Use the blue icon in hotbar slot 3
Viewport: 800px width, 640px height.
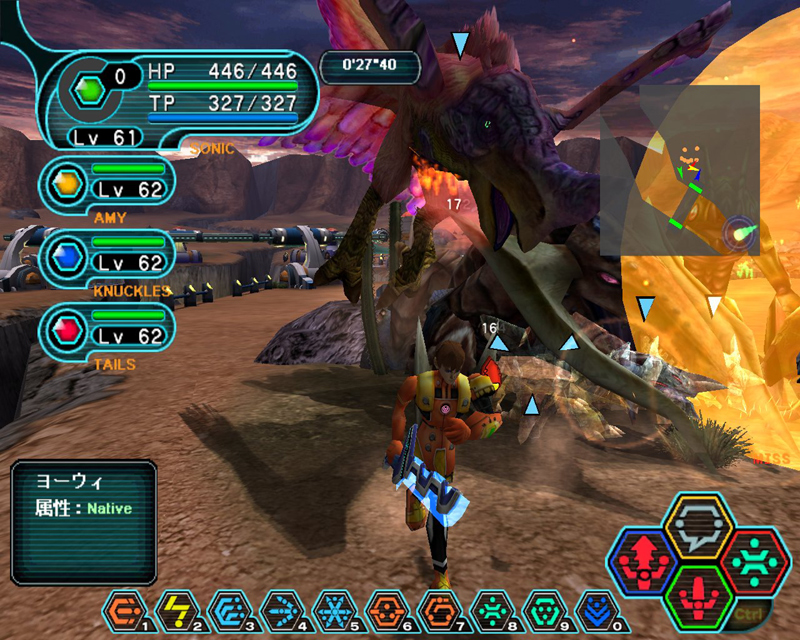click(x=229, y=608)
